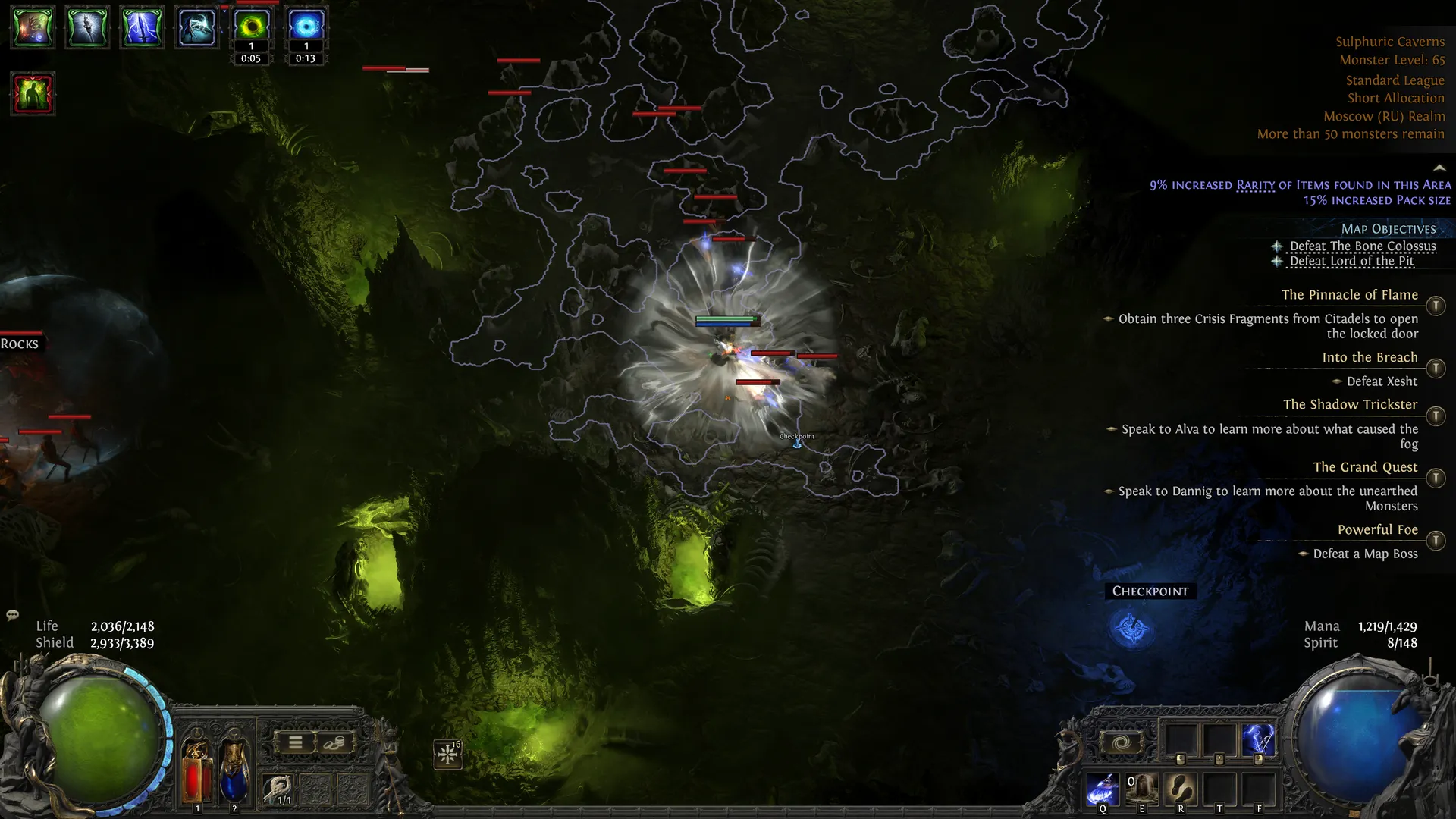This screenshot has width=1456, height=819.
Task: Click the blue vortex buff icon with 0:13 timer
Action: tap(306, 27)
